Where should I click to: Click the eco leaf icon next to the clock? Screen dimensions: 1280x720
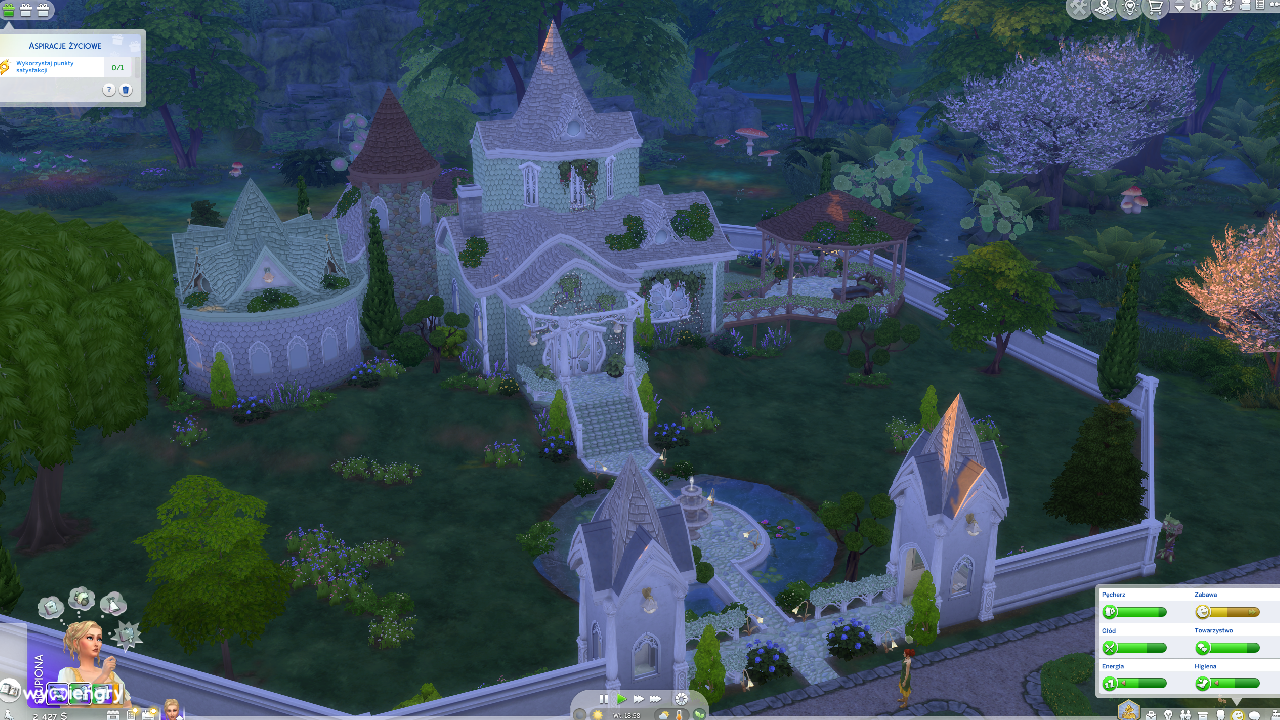click(700, 714)
